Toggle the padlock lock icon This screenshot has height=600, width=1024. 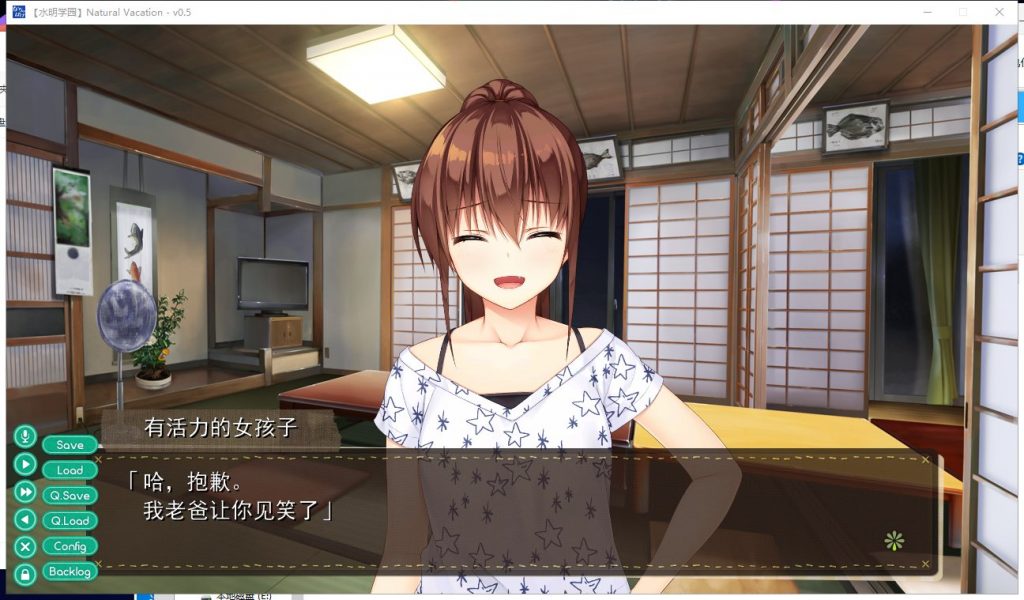(x=25, y=574)
